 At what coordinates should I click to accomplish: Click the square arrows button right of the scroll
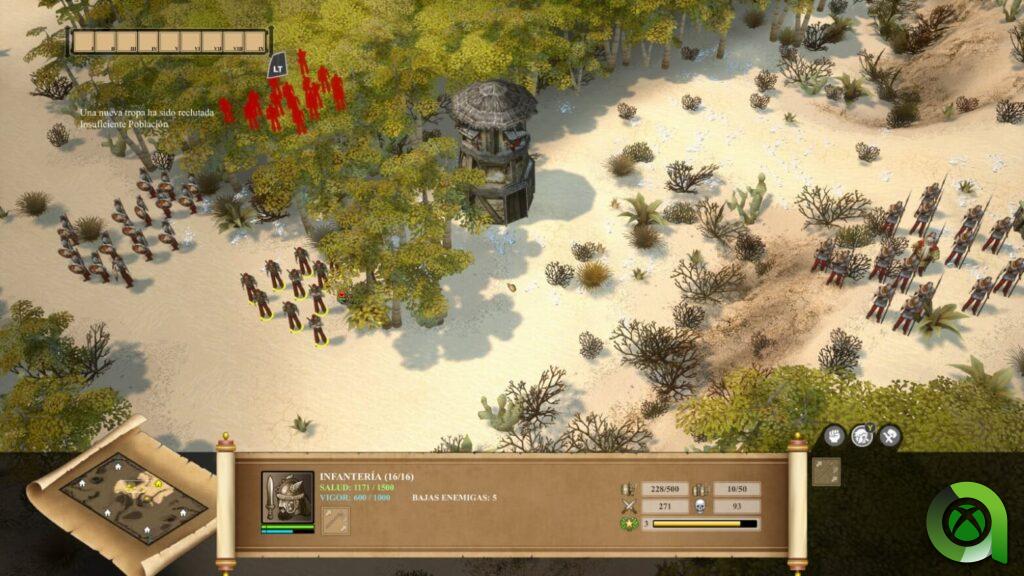[x=826, y=472]
